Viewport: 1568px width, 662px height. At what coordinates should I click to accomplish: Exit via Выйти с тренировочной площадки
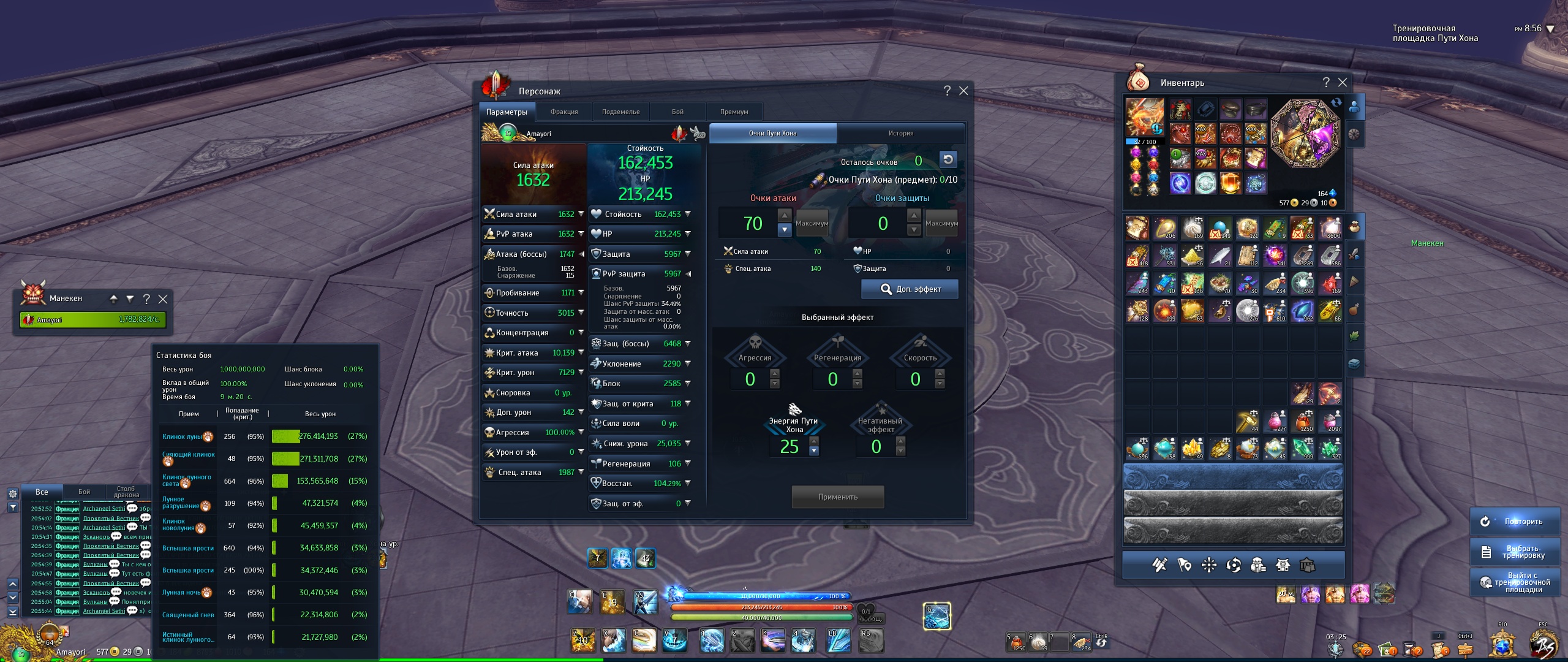(1514, 582)
